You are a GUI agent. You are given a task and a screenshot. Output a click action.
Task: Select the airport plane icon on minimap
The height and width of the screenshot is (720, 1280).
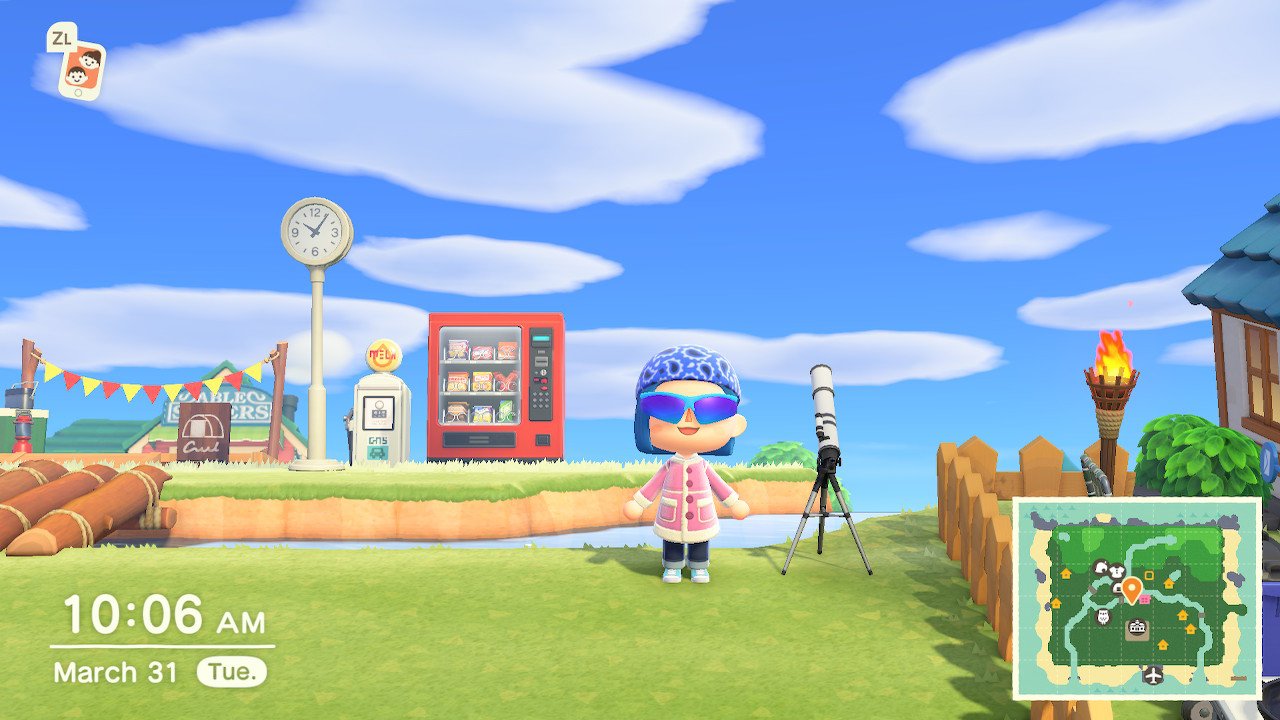click(x=1154, y=675)
